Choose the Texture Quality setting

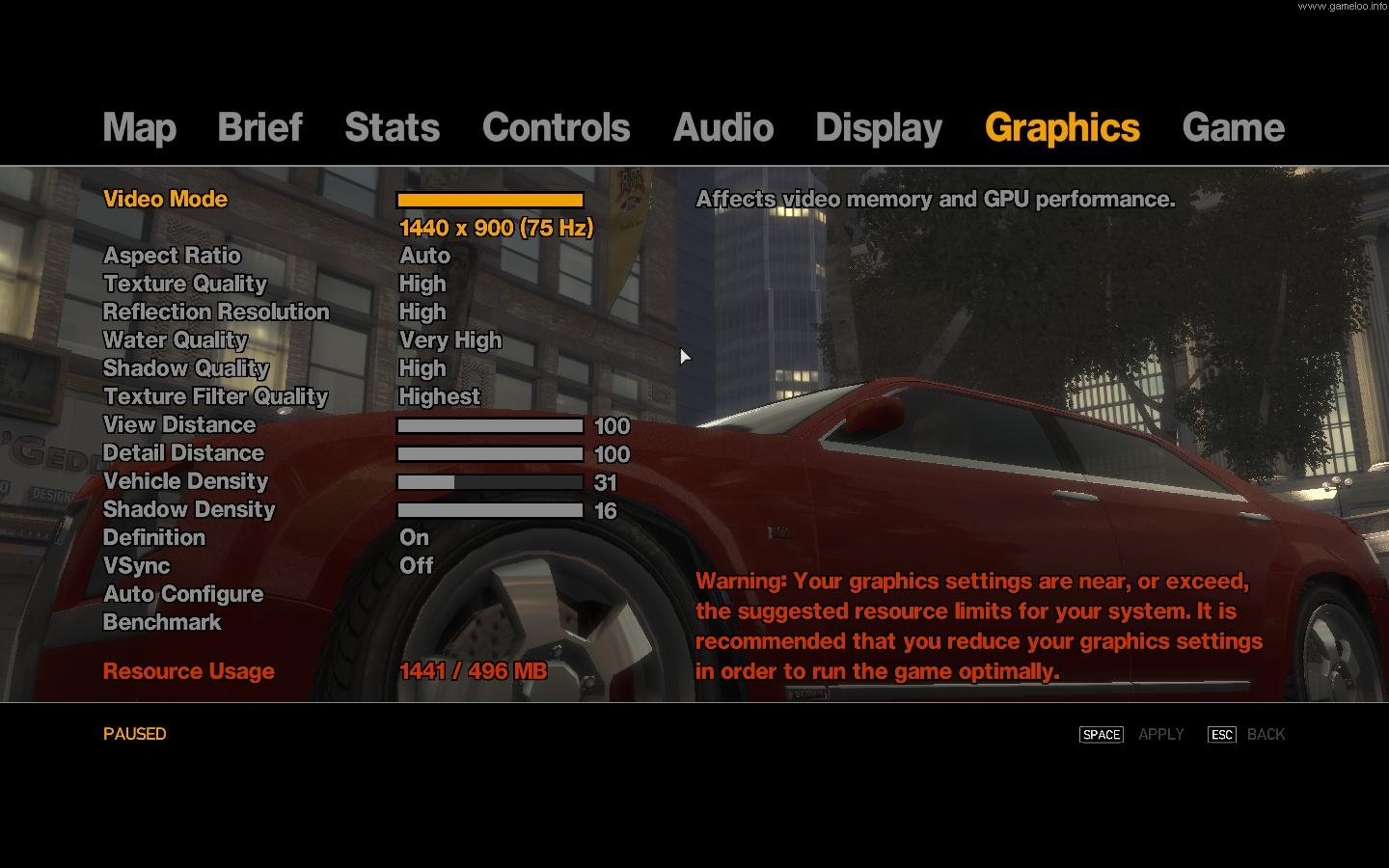click(184, 284)
